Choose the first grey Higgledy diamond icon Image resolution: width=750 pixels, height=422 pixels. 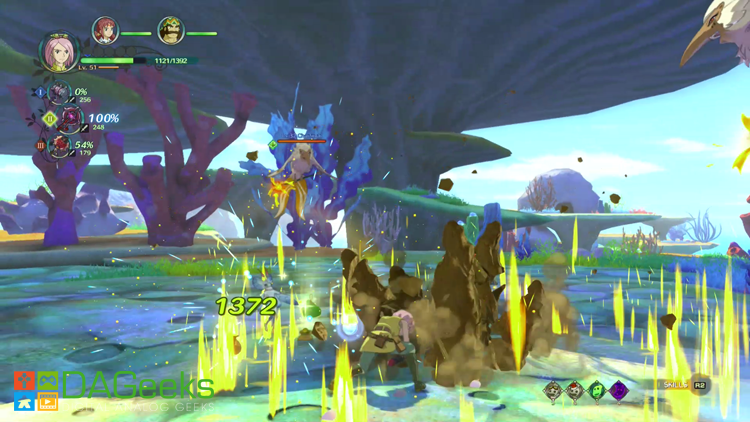553,390
